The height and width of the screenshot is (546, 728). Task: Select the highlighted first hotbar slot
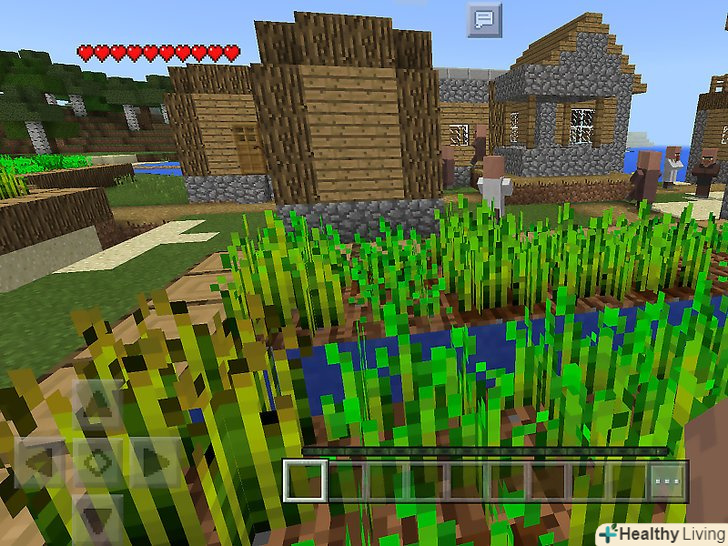[305, 480]
